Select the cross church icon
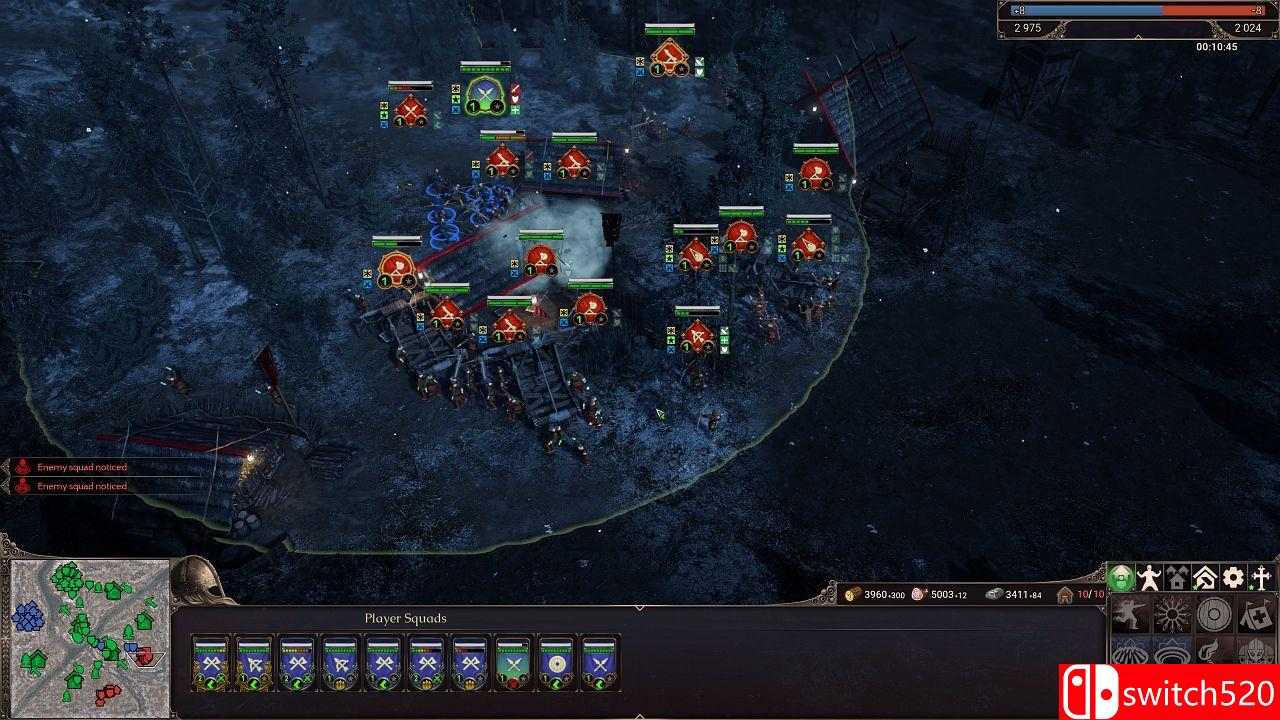 pos(1262,577)
